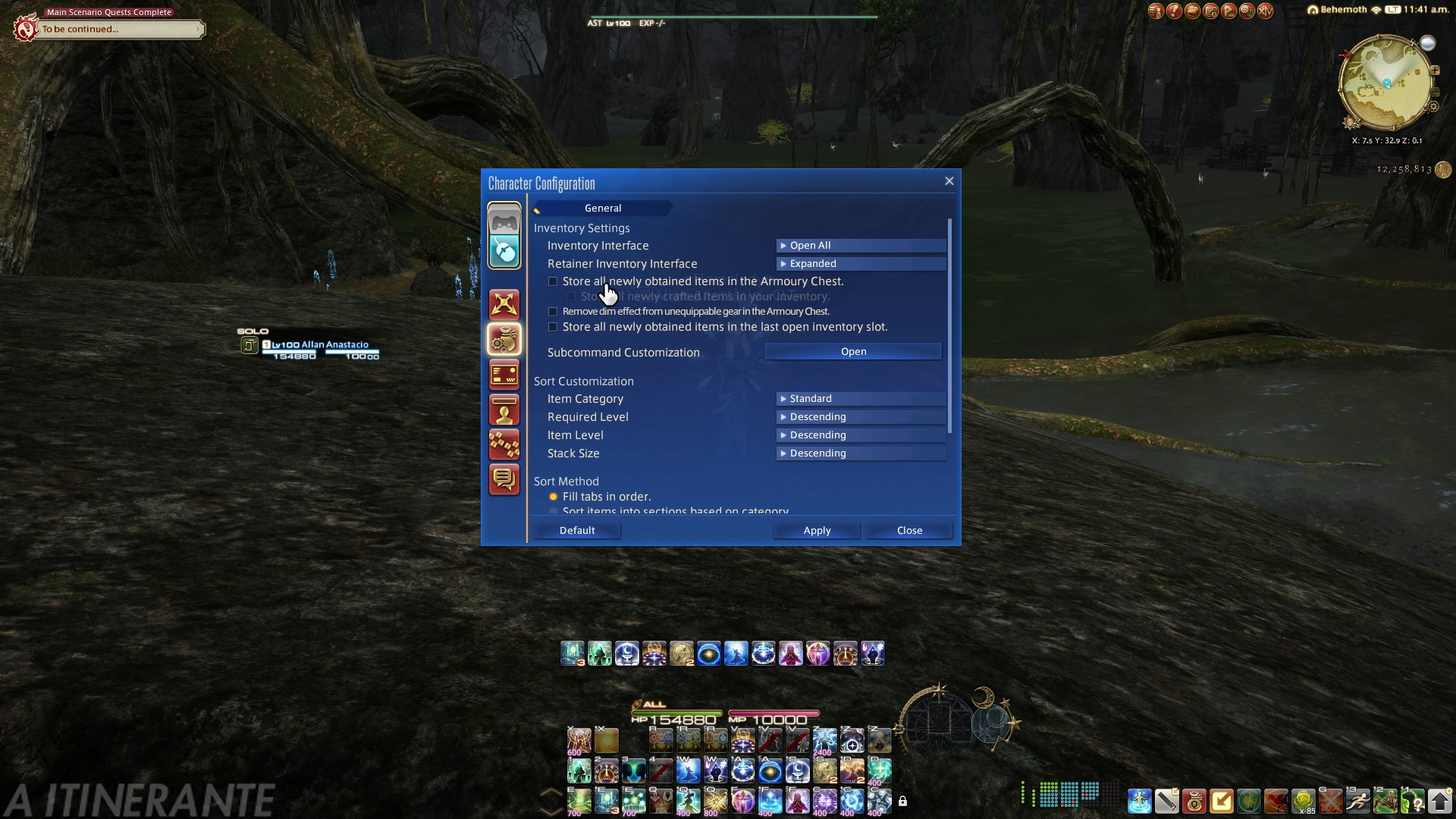Click the circular minimap
The height and width of the screenshot is (819, 1456).
coord(1385,83)
